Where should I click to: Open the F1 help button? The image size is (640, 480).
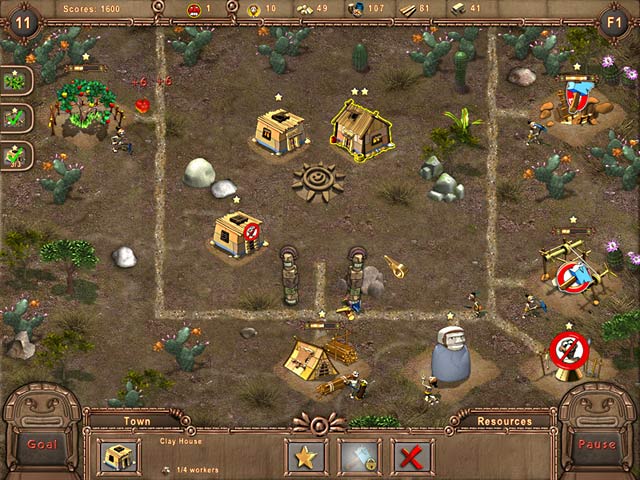coord(616,20)
